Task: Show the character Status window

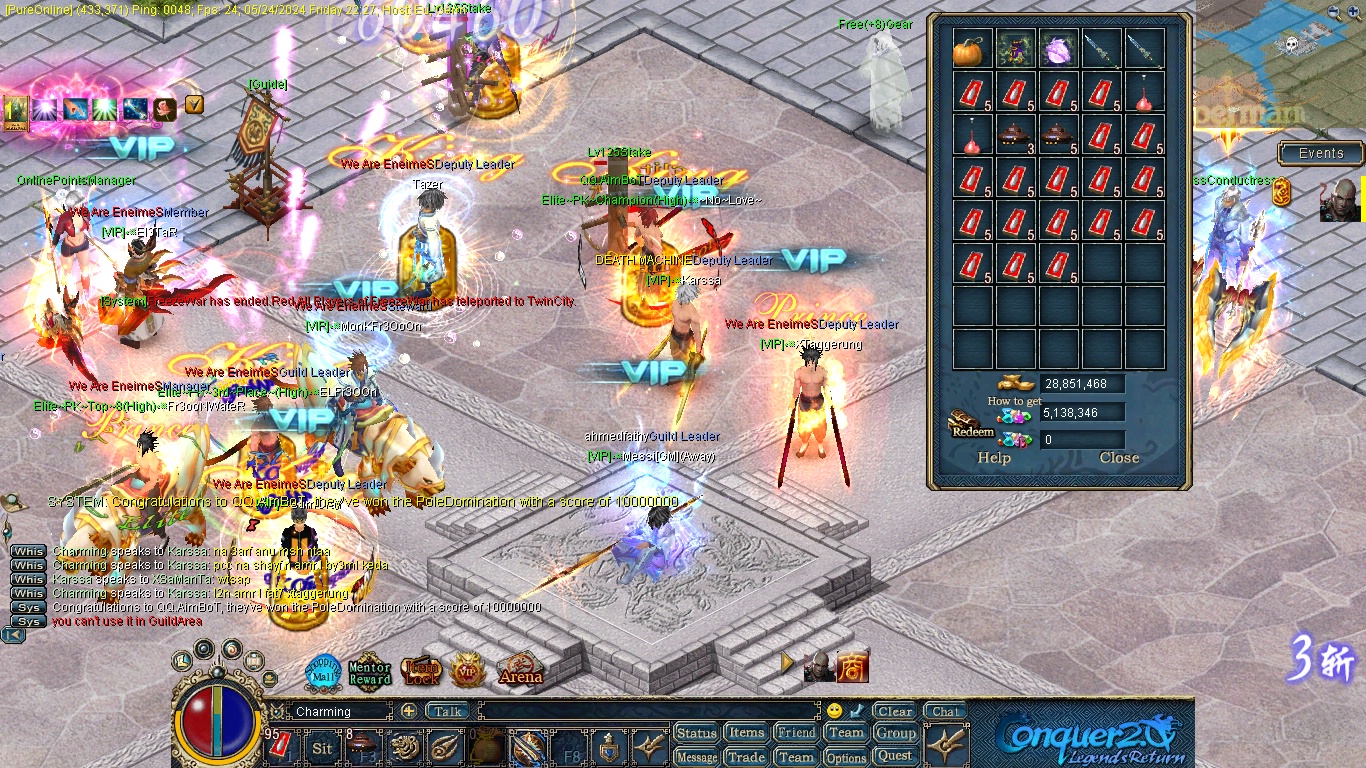Action: click(x=696, y=733)
